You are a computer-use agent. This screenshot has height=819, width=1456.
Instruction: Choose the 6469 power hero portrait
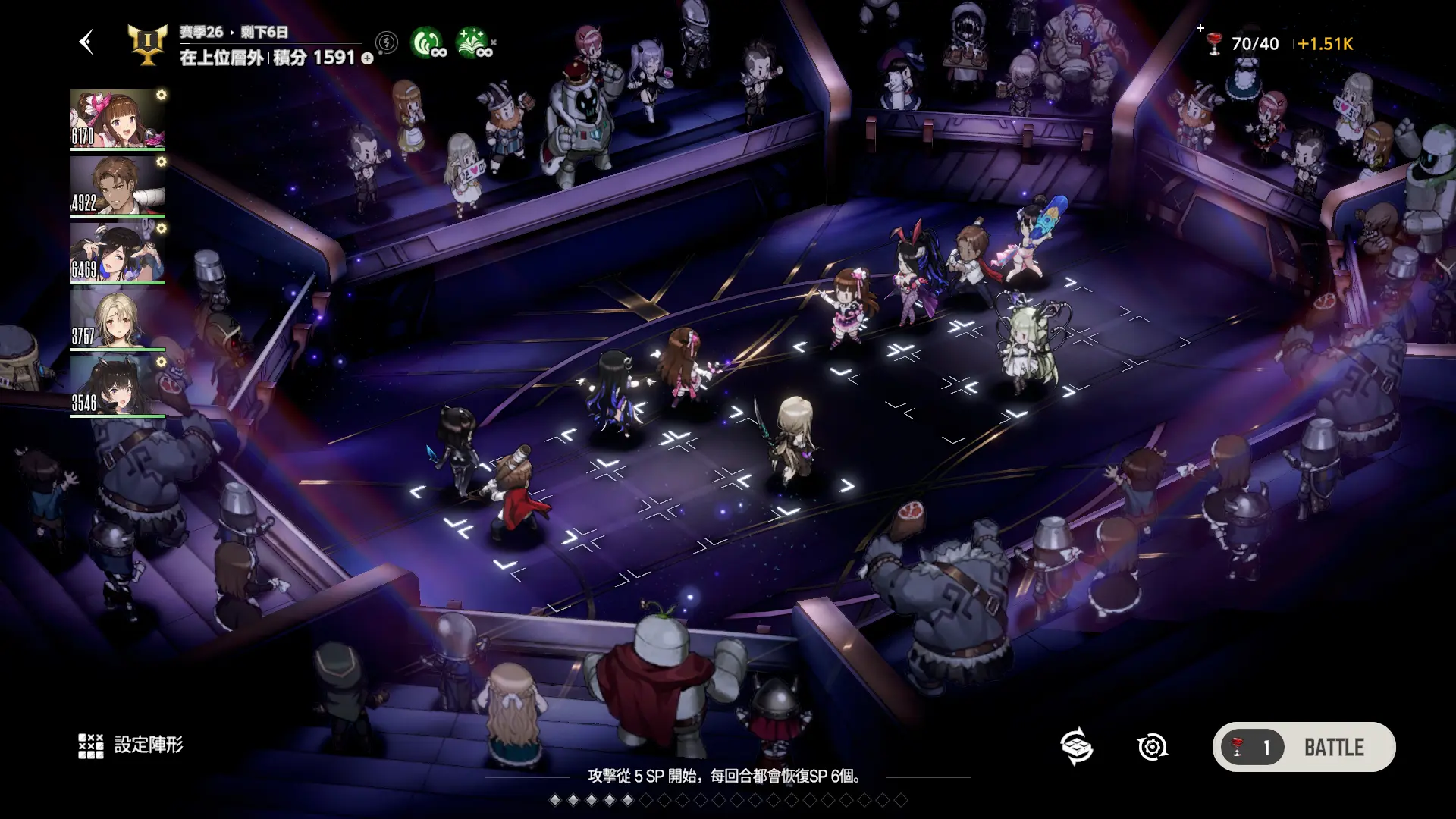[x=118, y=253]
